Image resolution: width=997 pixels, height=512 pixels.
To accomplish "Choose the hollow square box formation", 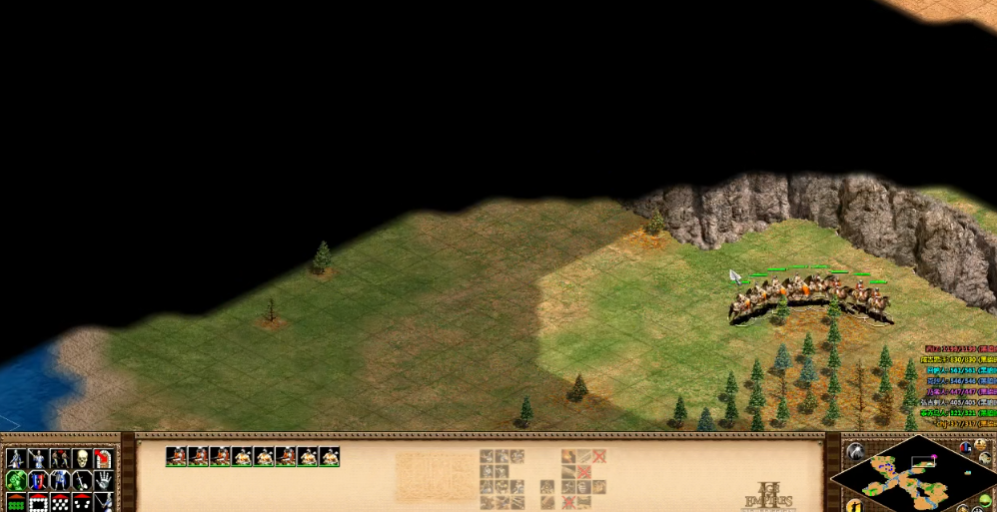I will pos(38,502).
